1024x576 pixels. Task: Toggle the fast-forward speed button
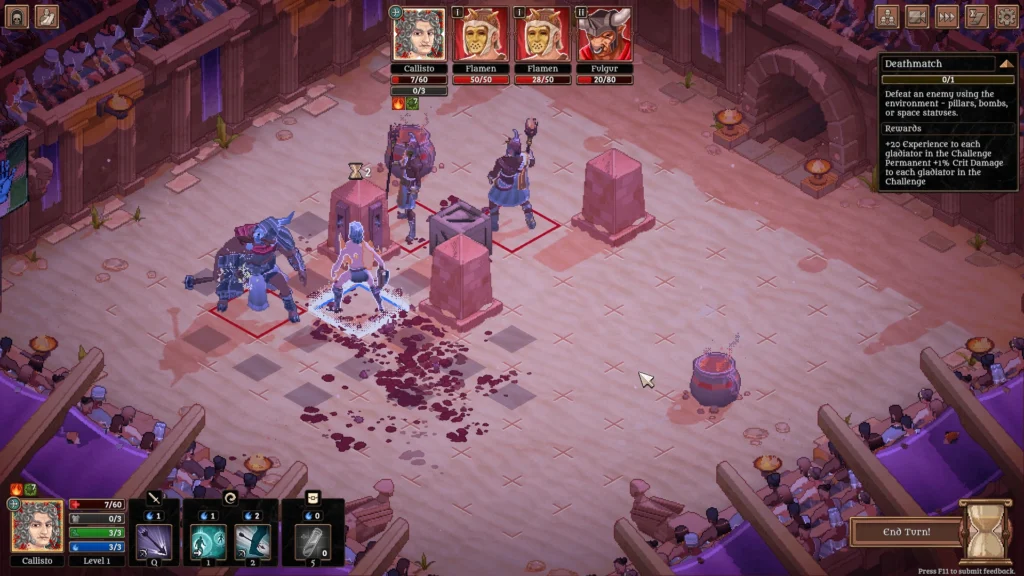tap(947, 16)
